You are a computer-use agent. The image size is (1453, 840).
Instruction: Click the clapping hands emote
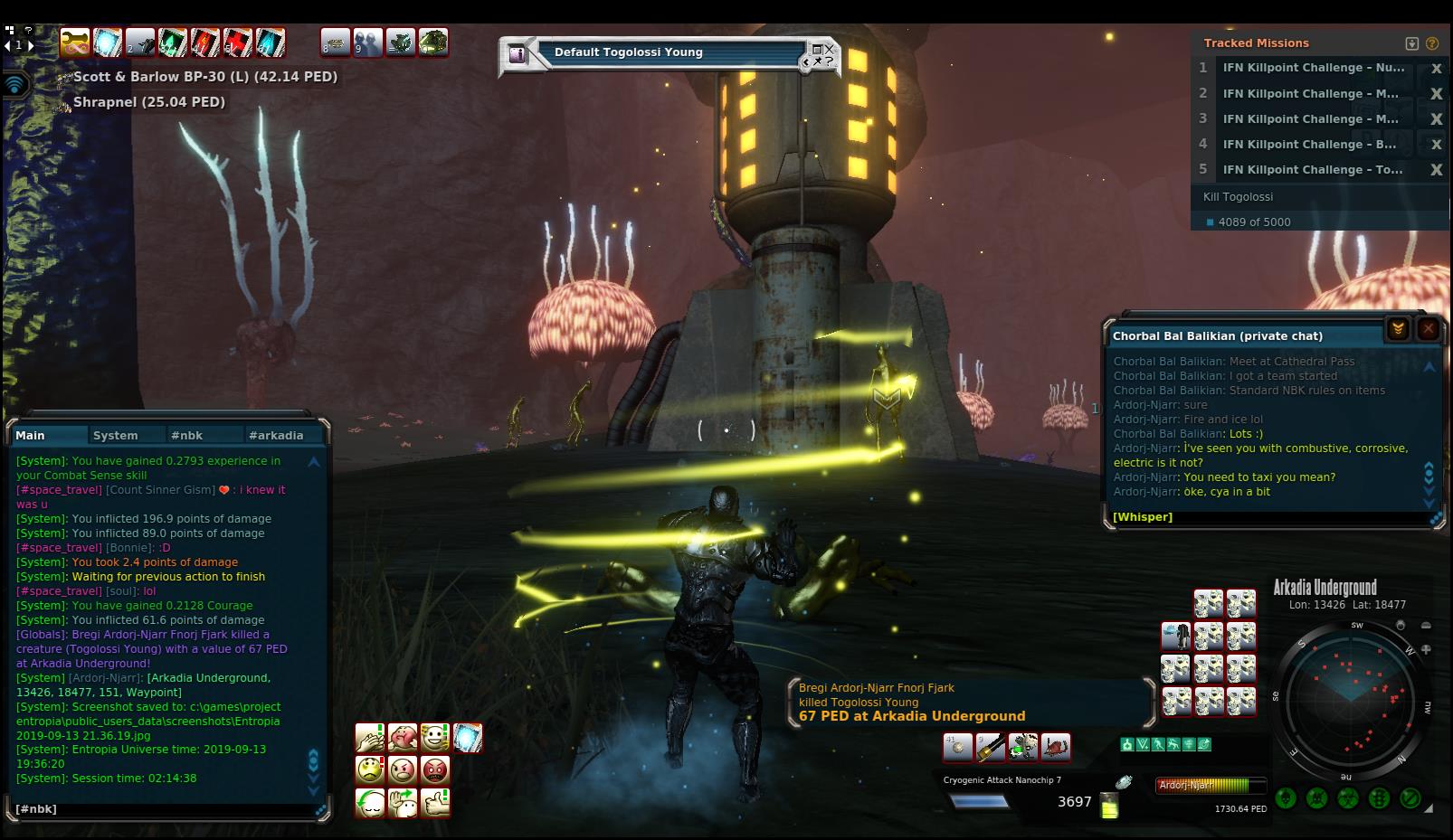[x=370, y=738]
